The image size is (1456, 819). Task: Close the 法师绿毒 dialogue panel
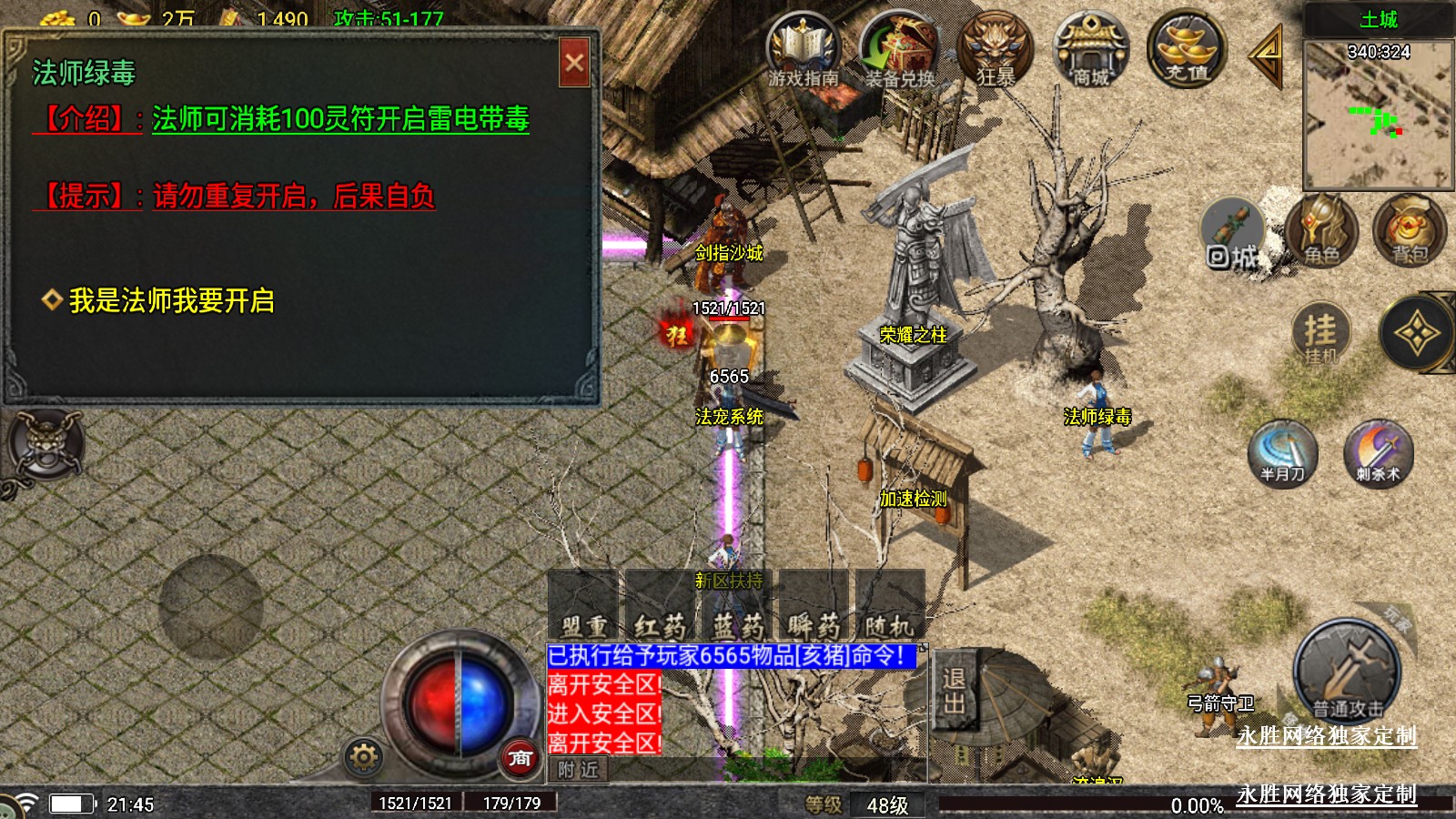coord(574,63)
